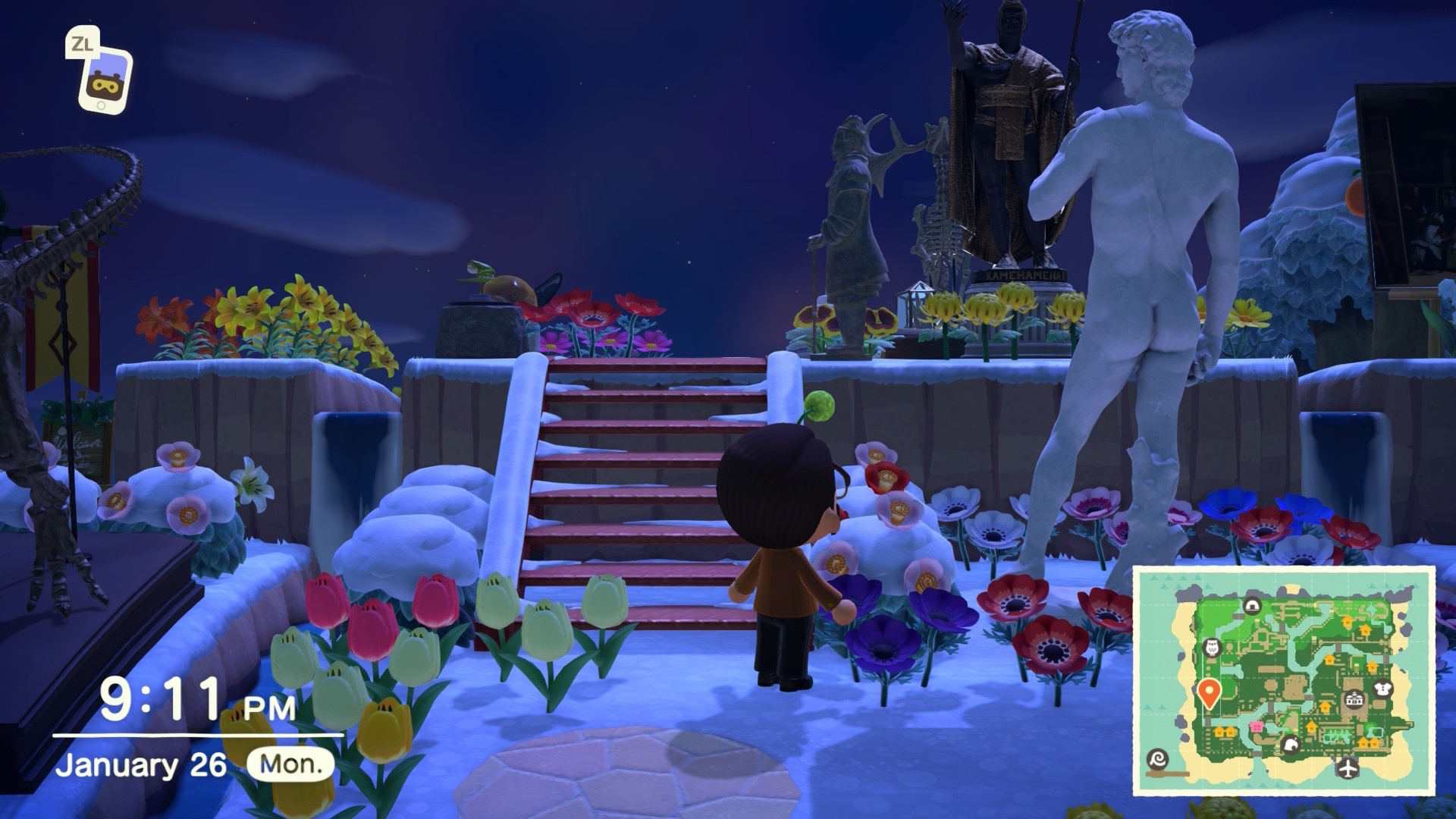Click the tent campsite marker on minimap
Viewport: 1456px width, 819px height.
(1251, 605)
